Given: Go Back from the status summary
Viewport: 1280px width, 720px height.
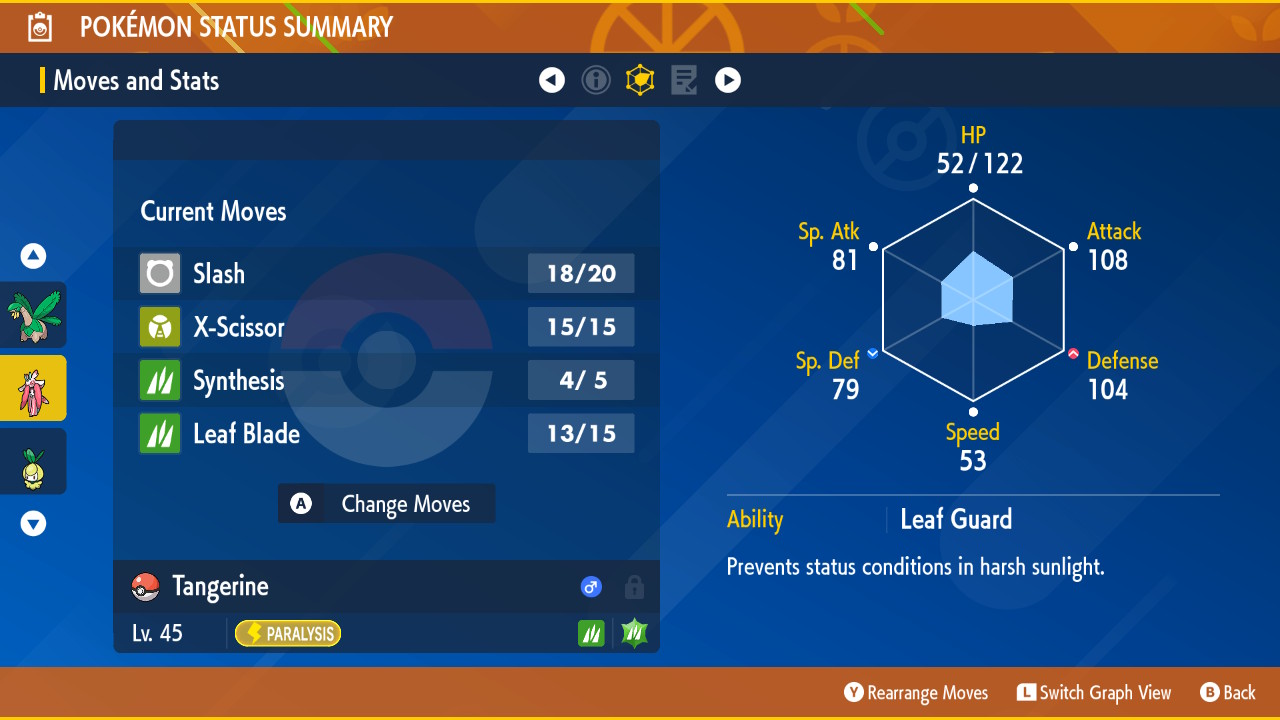Looking at the screenshot, I should point(1227,693).
